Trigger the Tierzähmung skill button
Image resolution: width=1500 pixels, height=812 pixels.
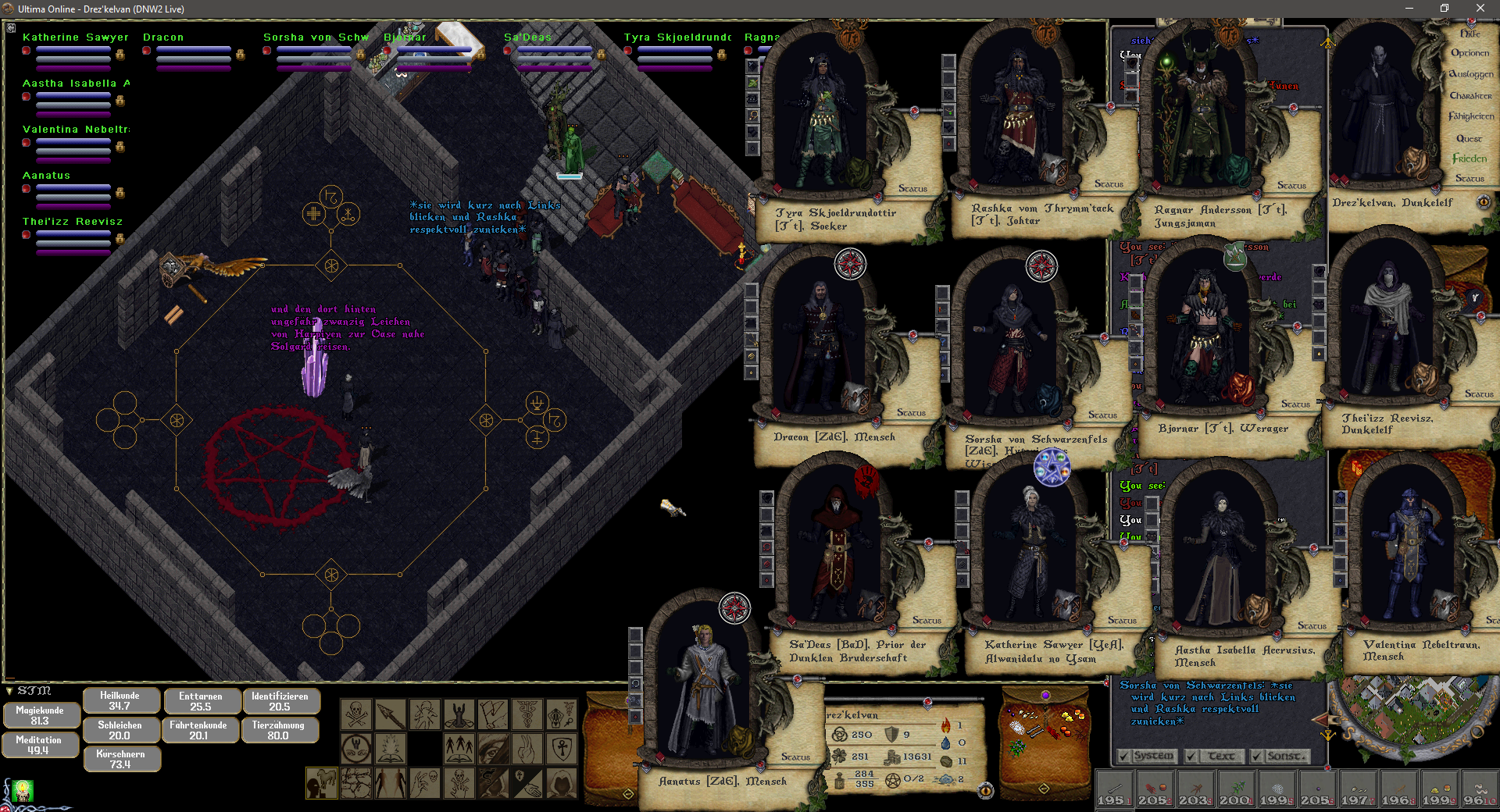click(278, 730)
